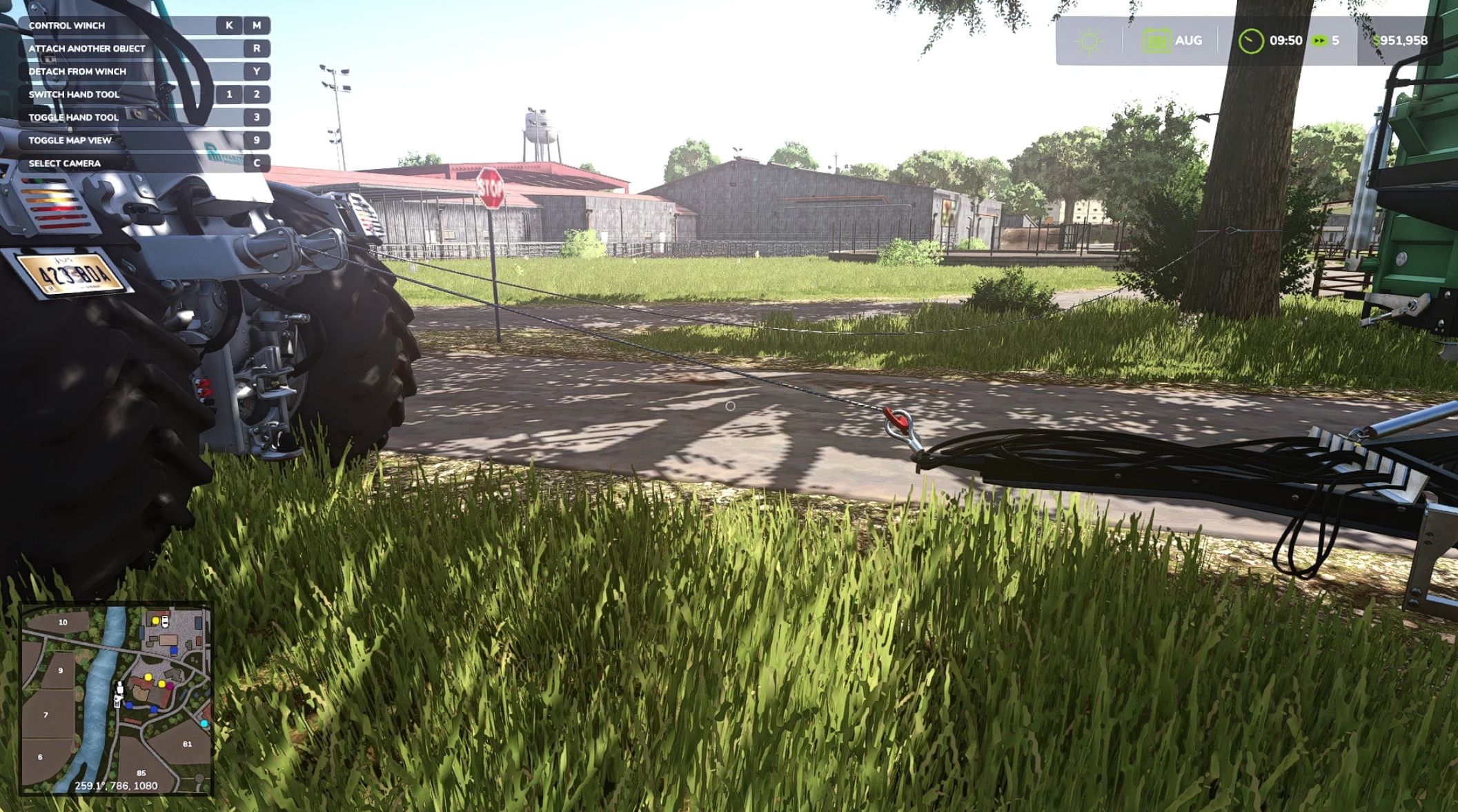Click the C key icon for Select Camera
The width and height of the screenshot is (1458, 812).
(257, 164)
